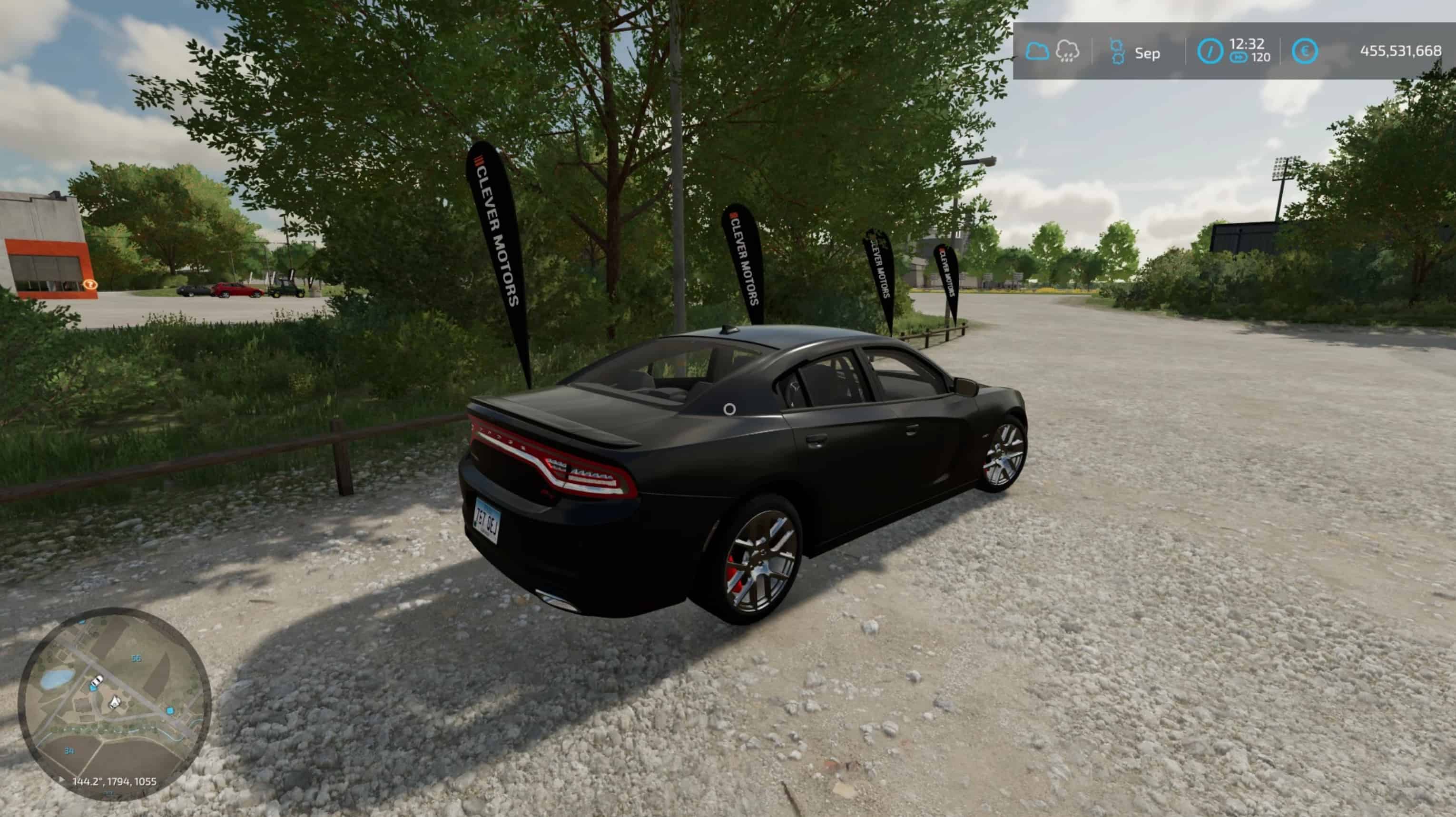Select the rain forecast icon
This screenshot has height=817, width=1456.
(1067, 51)
